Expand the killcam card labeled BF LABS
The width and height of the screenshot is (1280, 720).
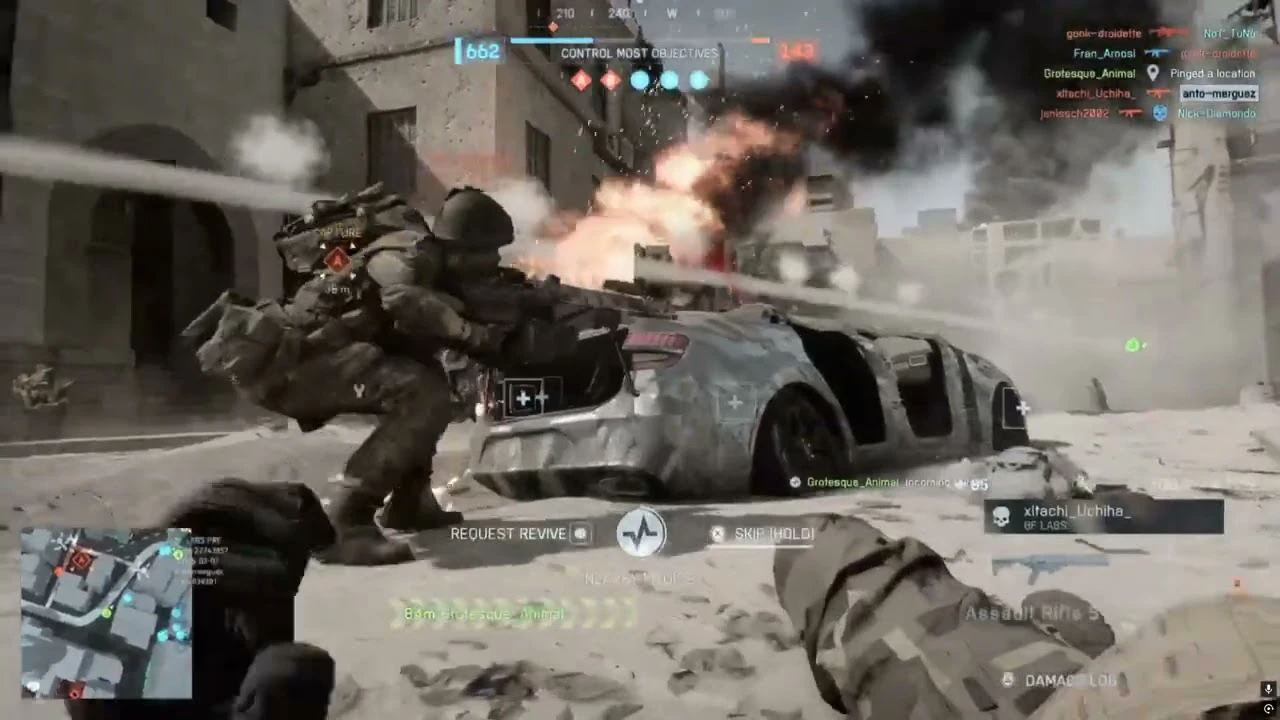[1104, 517]
